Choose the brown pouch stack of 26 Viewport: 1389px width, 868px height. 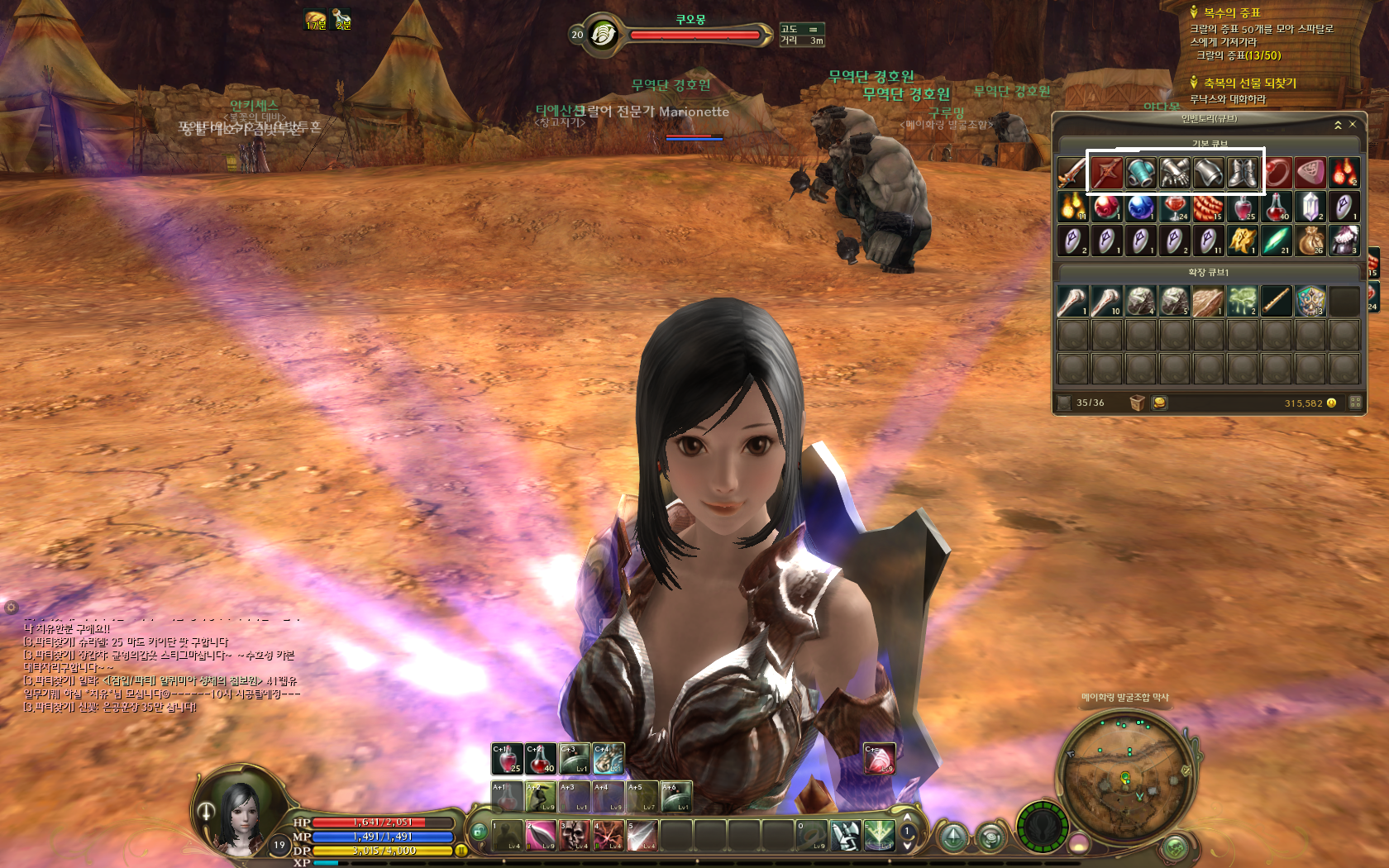coord(1310,241)
